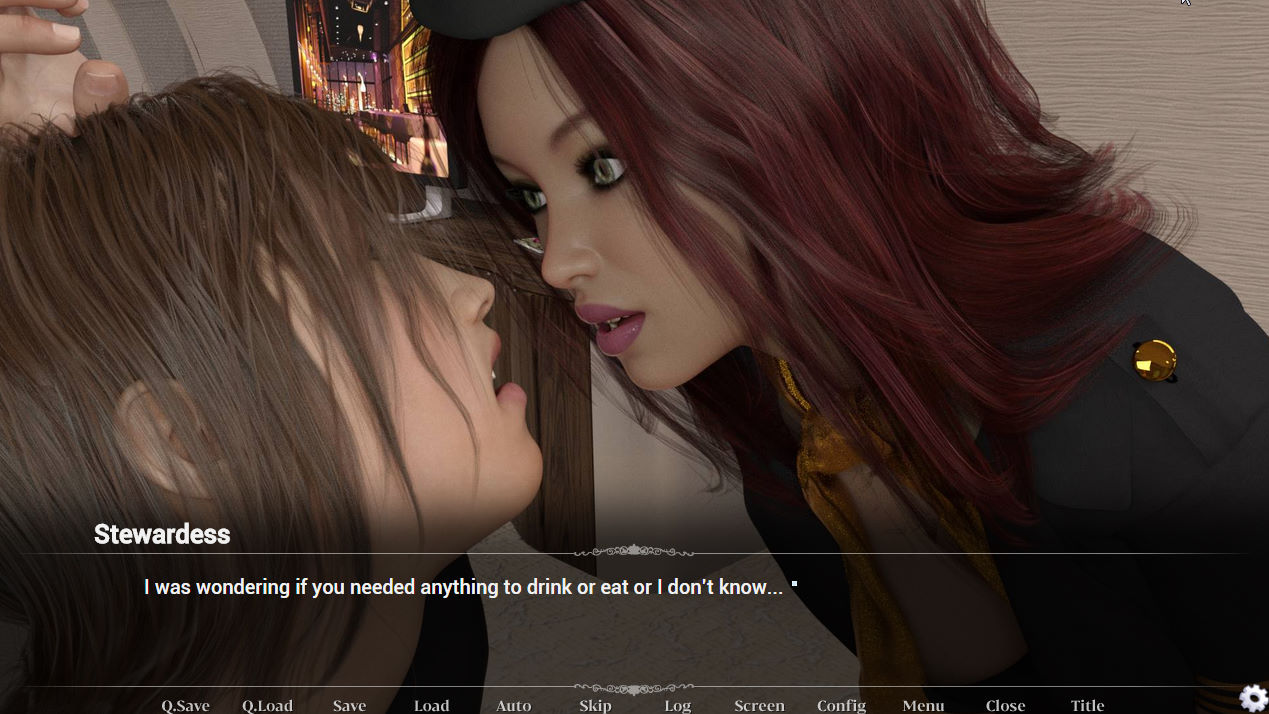Screen dimensions: 1269x714
Task: Select the Screen option
Action: coord(759,705)
